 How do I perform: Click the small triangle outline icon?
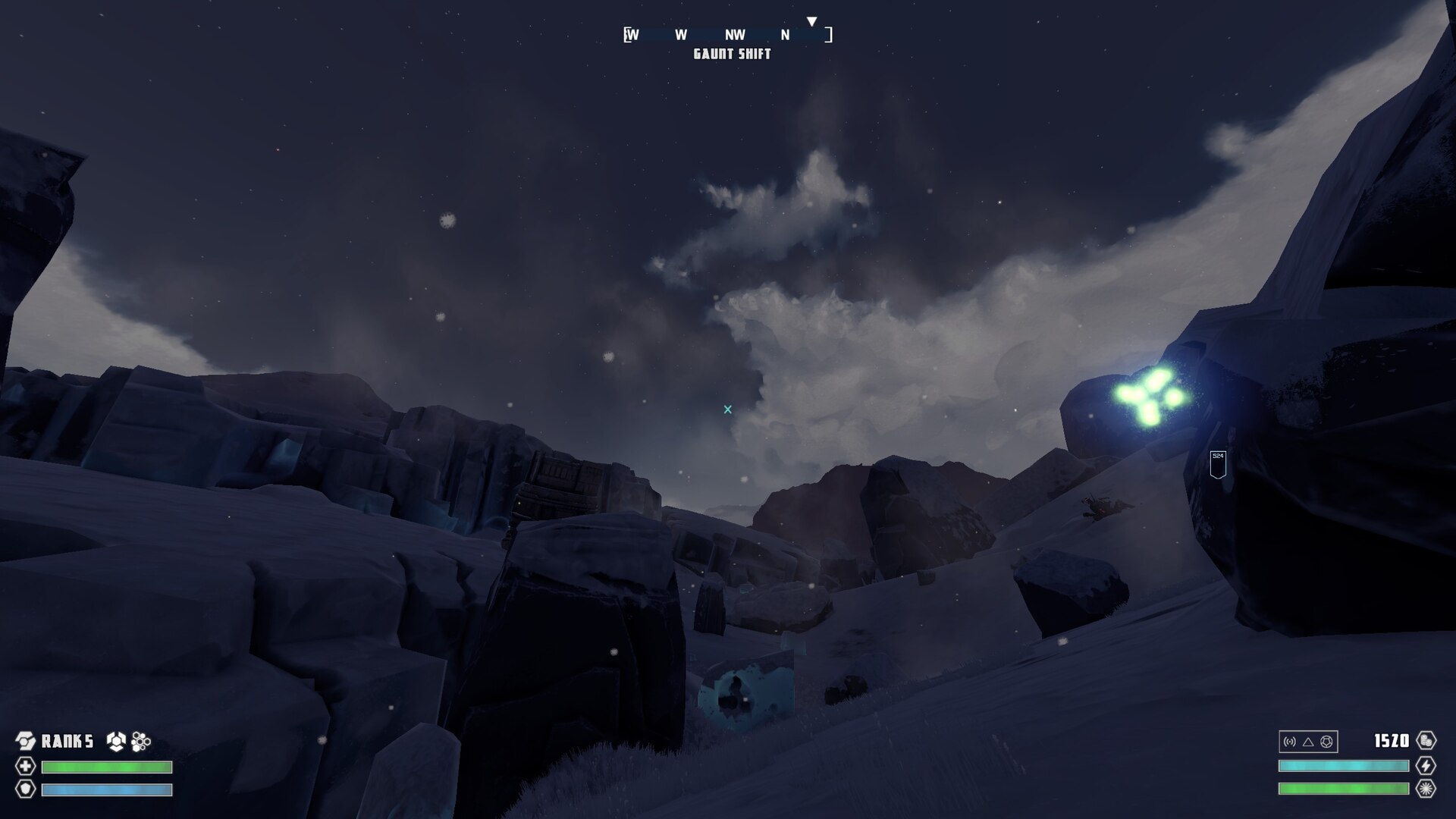pyautogui.click(x=1308, y=742)
